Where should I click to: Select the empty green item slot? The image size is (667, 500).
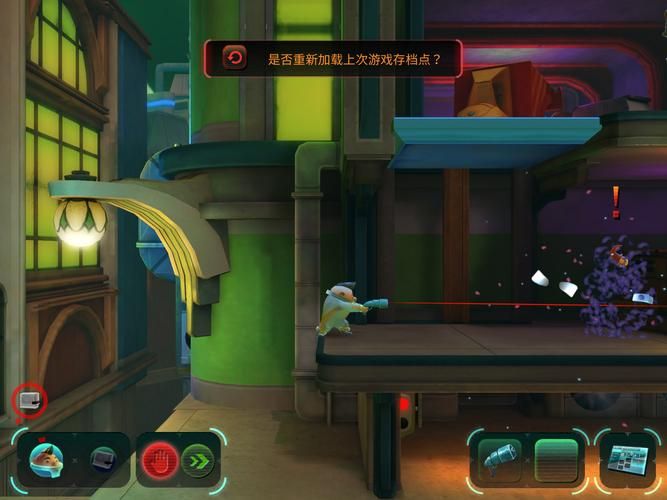556,460
